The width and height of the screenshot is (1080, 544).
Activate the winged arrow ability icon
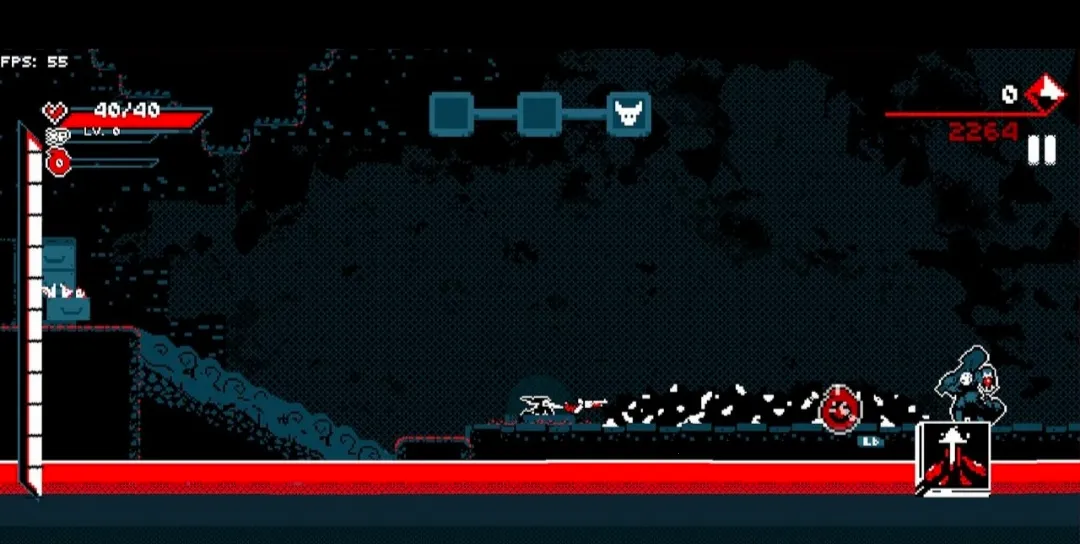click(953, 458)
